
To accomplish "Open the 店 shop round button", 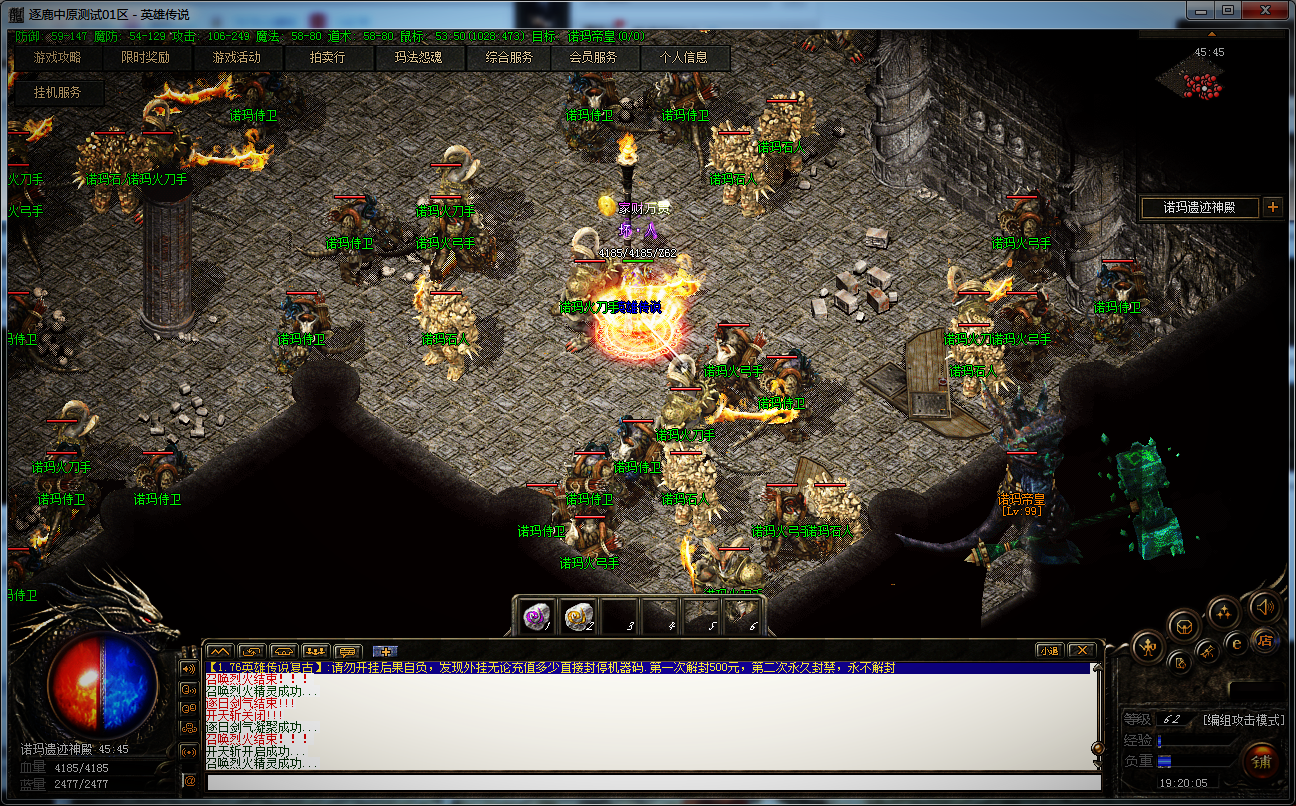I will [x=1263, y=639].
